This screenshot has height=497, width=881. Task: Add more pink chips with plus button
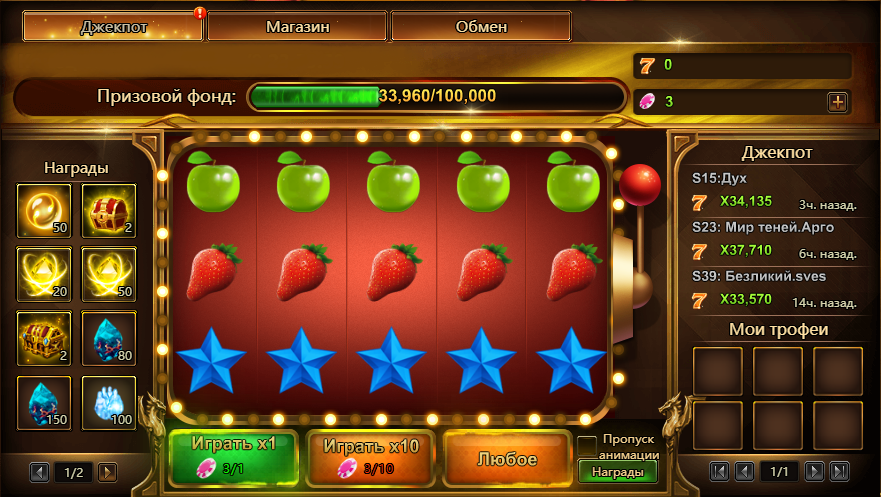pos(837,101)
